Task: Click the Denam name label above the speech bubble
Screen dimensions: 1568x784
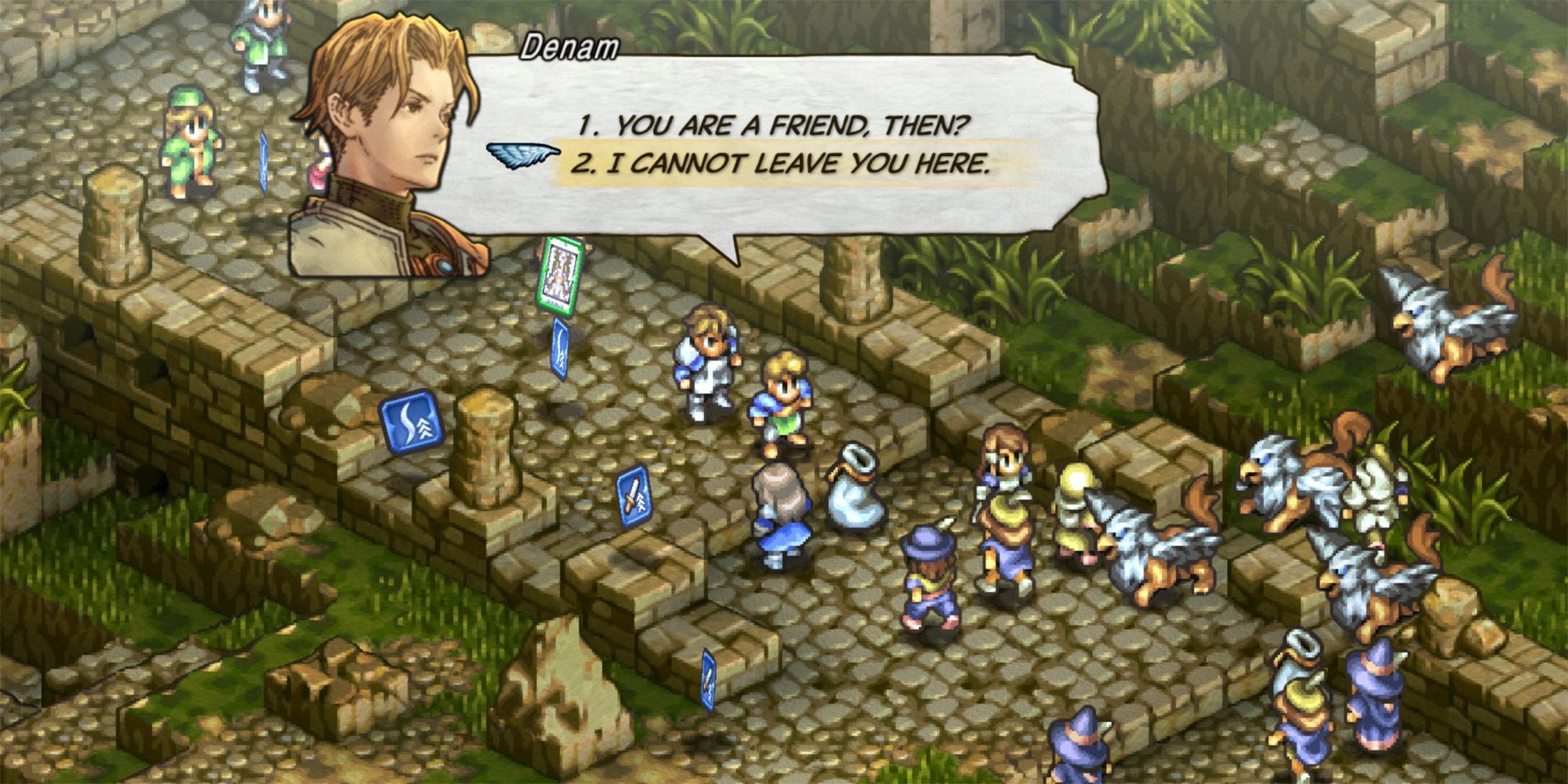Action: coord(568,47)
